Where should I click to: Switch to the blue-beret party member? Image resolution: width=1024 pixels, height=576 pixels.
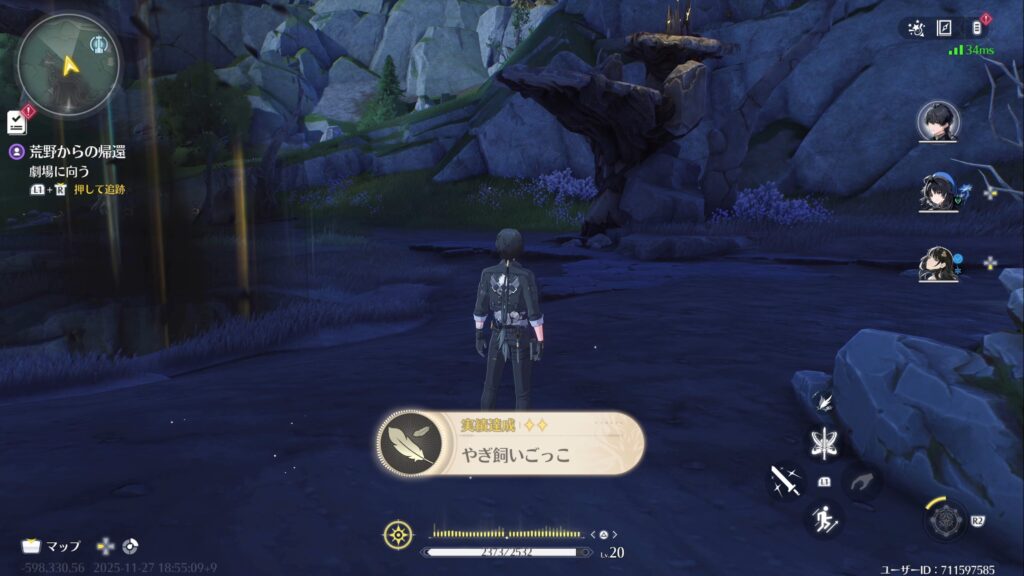(938, 193)
